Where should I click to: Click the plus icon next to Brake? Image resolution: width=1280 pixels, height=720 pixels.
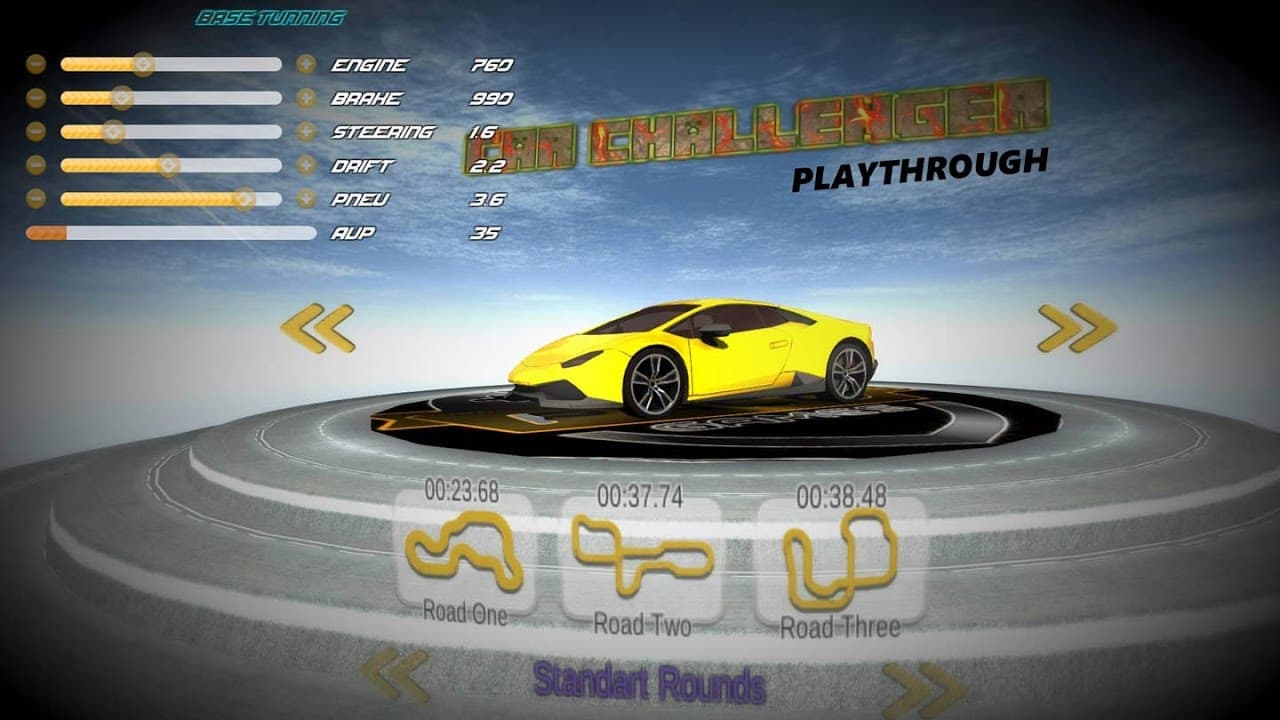pyautogui.click(x=305, y=98)
